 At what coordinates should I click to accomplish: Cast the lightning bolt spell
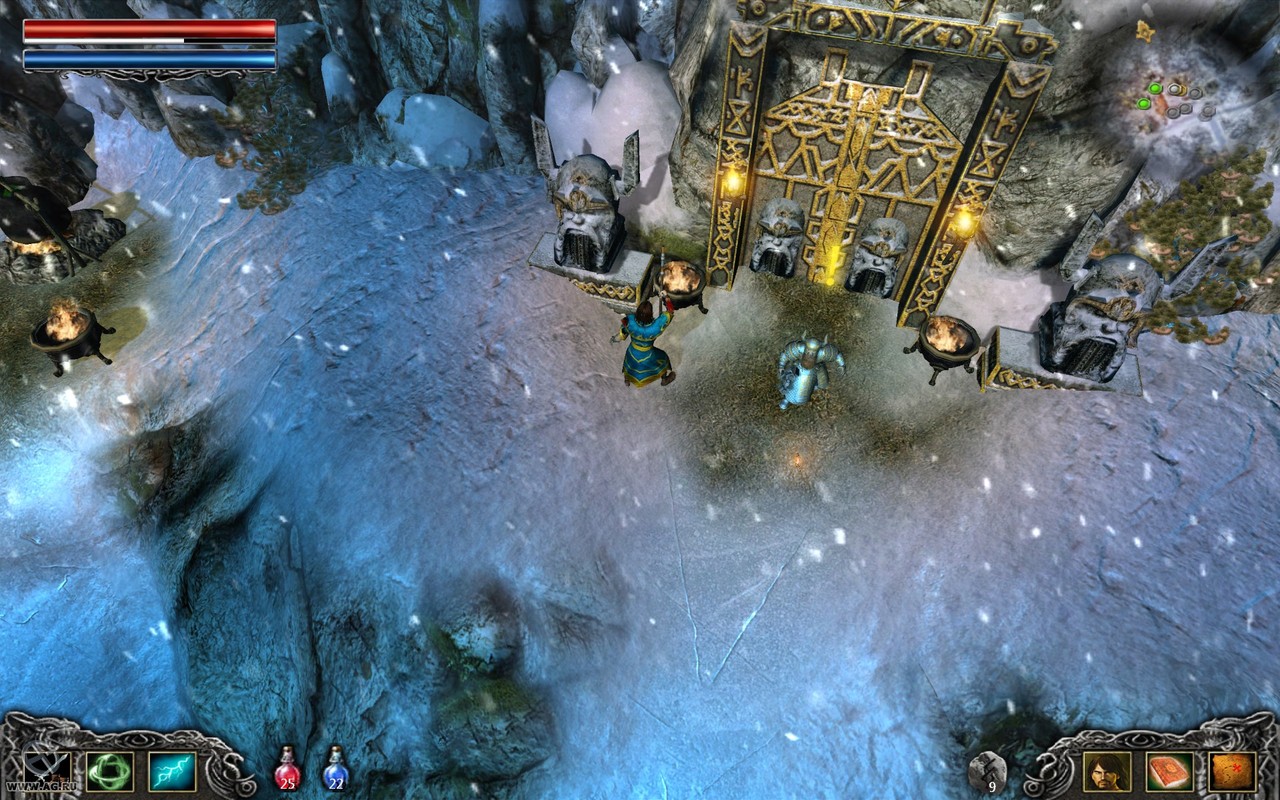click(x=172, y=771)
